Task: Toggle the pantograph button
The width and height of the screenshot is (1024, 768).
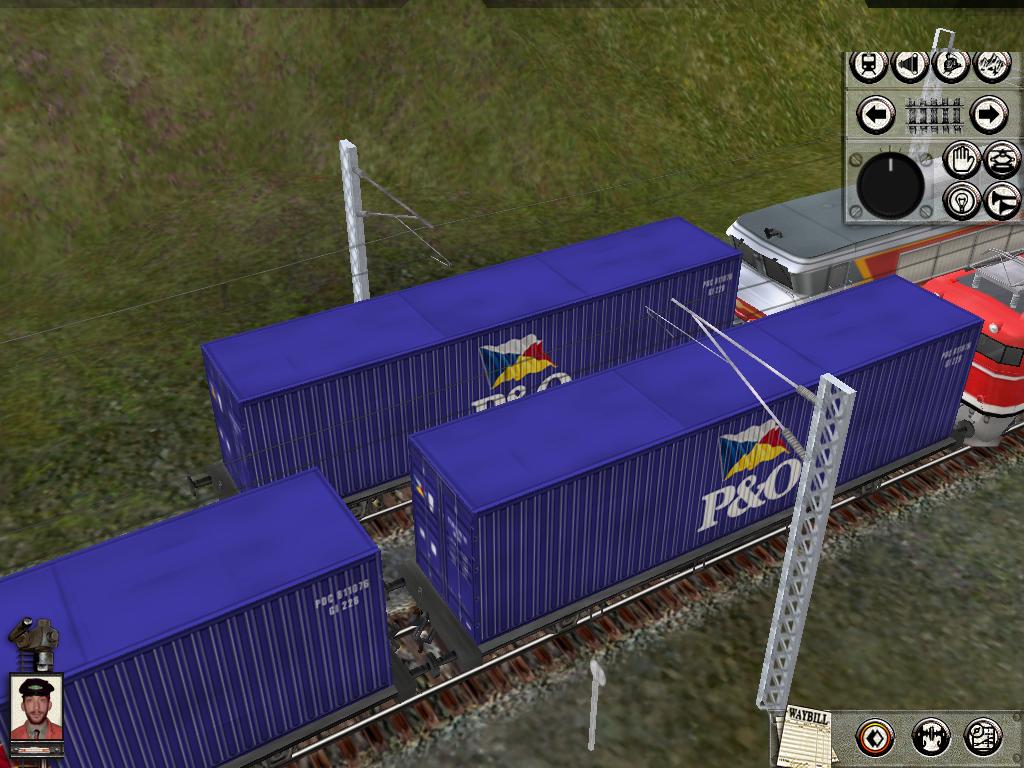Action: click(x=1002, y=159)
